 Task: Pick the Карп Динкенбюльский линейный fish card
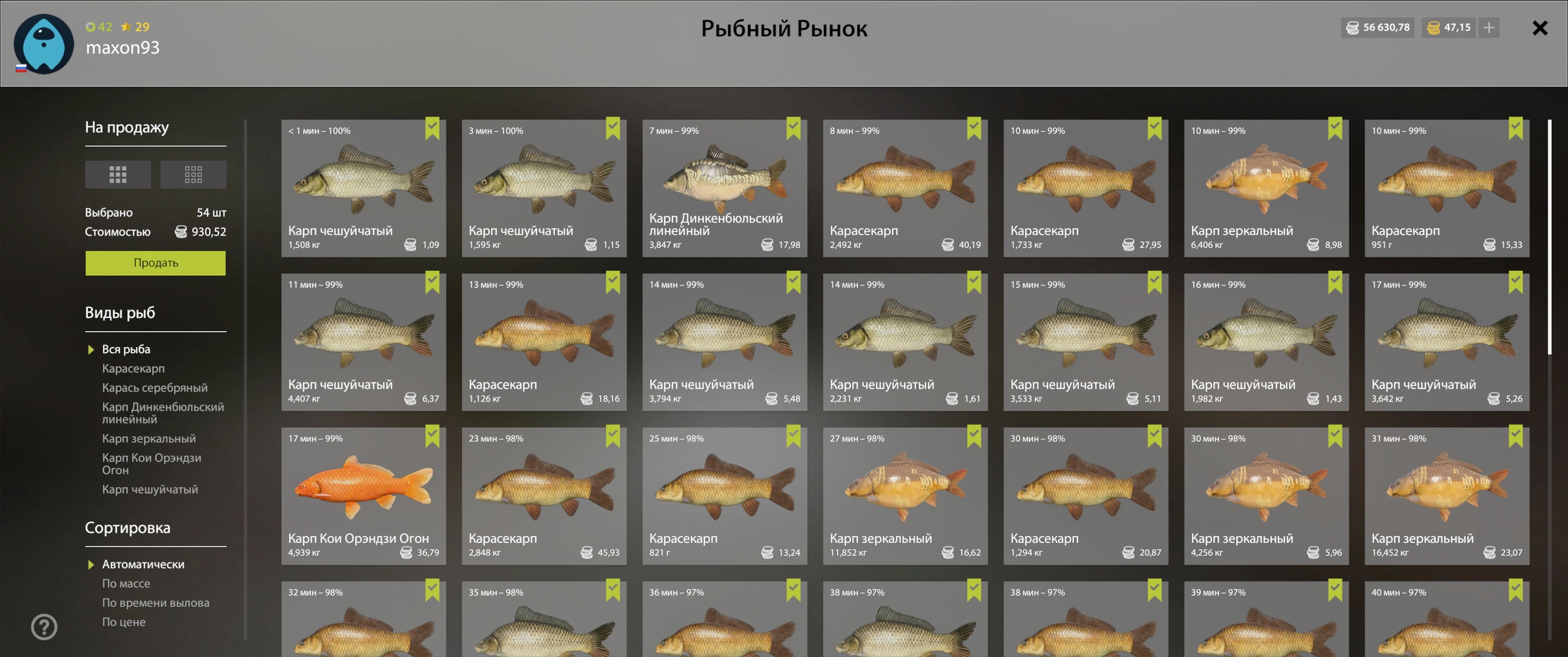pyautogui.click(x=724, y=188)
